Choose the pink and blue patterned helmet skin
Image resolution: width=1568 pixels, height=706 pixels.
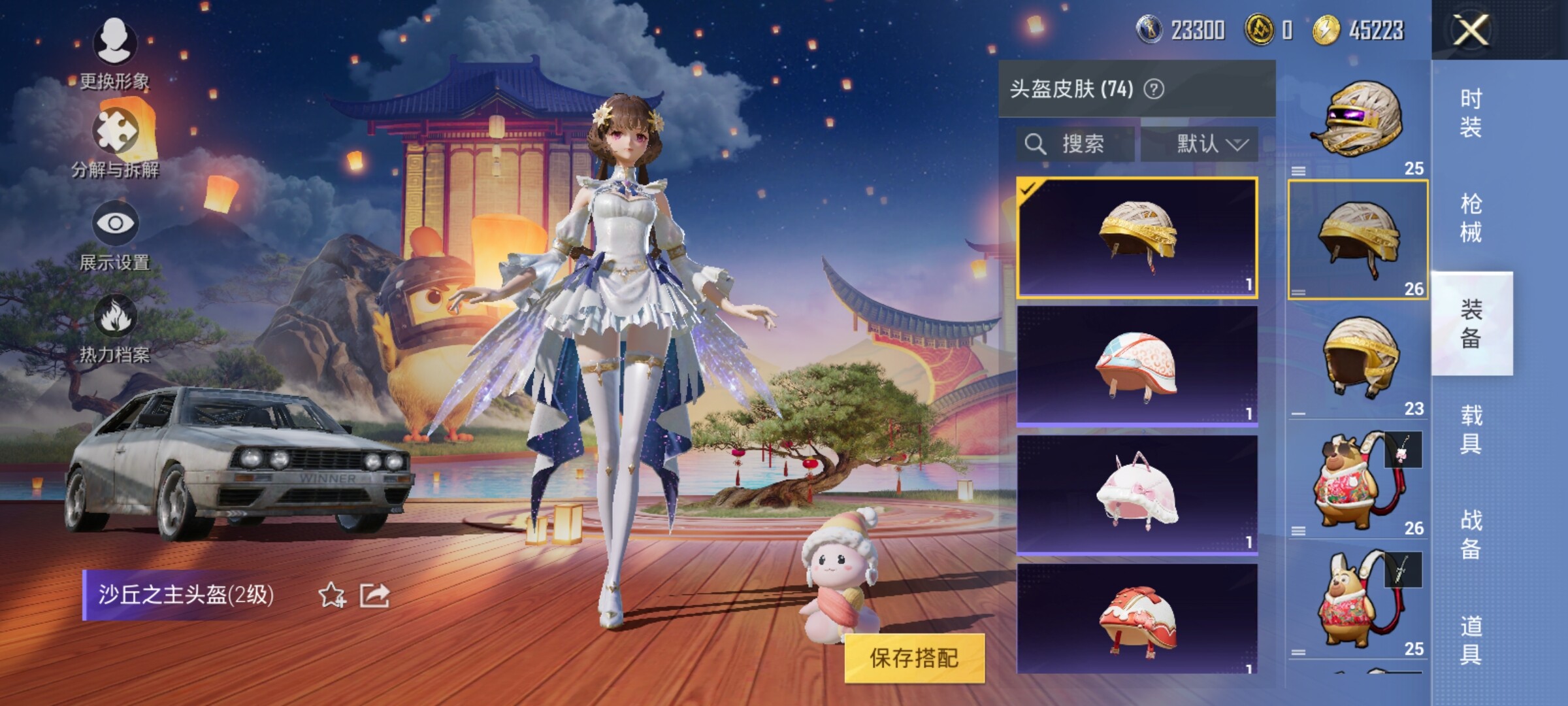click(1137, 365)
